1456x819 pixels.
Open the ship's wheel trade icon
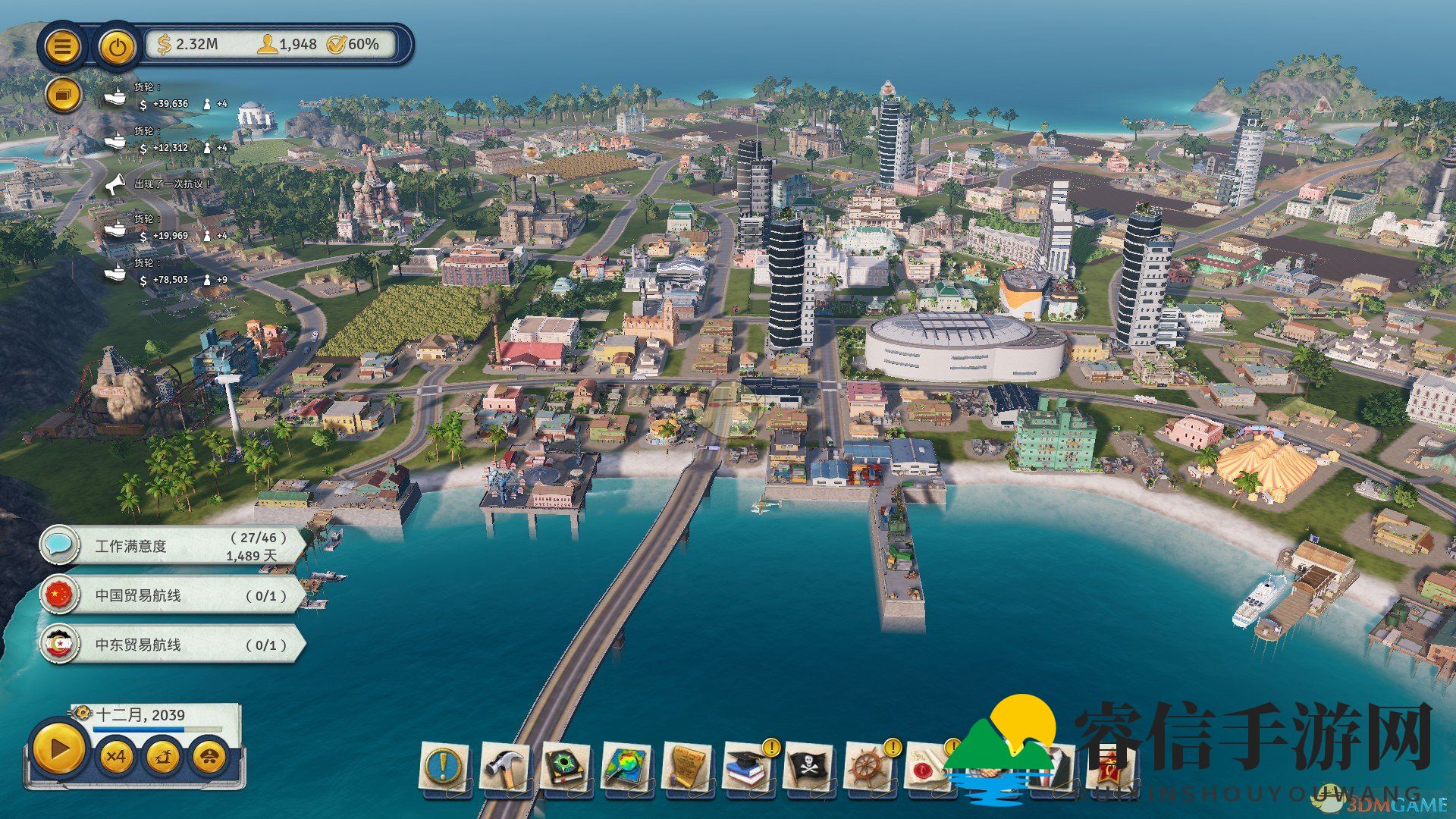point(869,767)
